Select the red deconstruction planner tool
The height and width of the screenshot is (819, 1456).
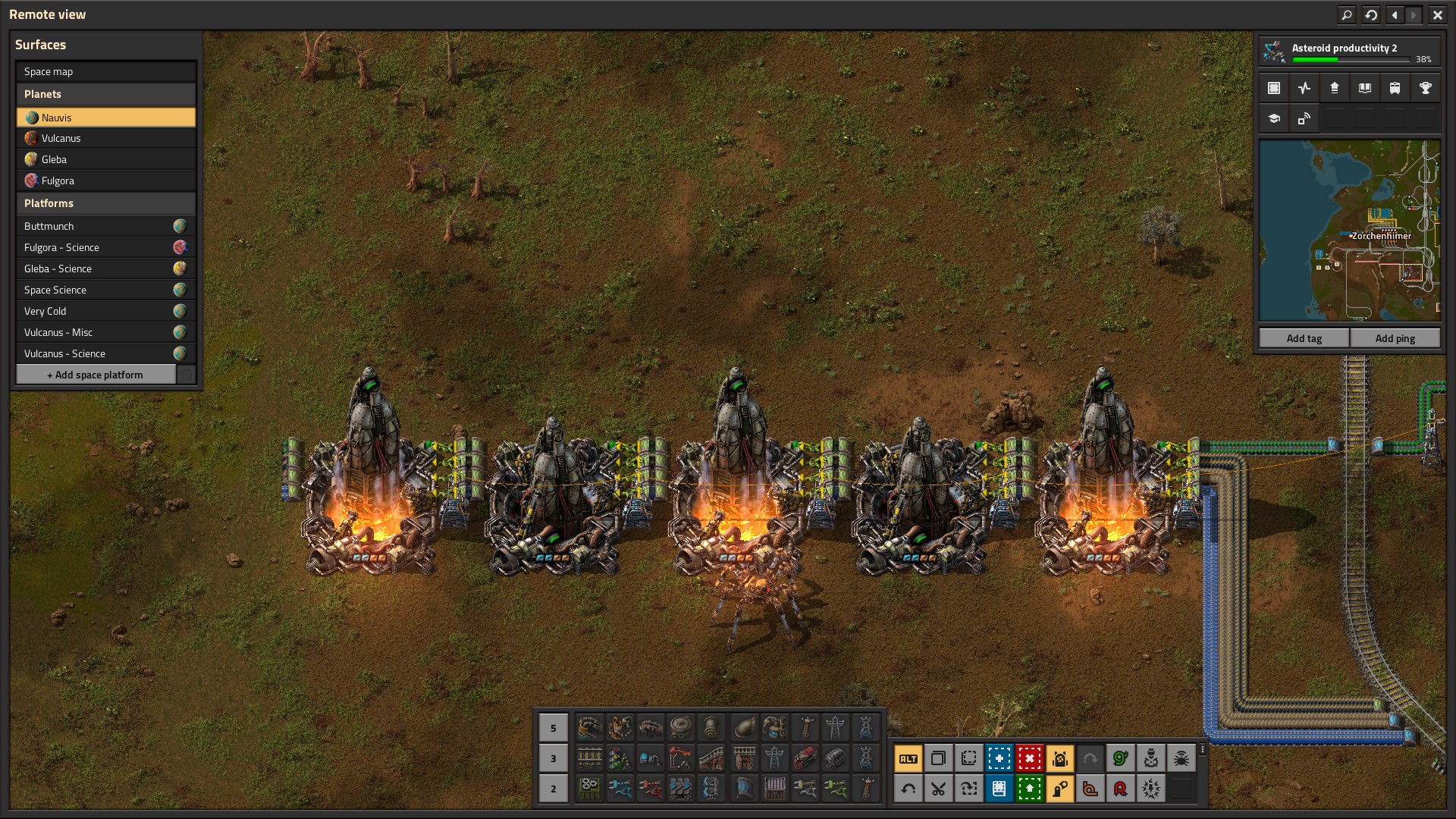click(x=1029, y=758)
